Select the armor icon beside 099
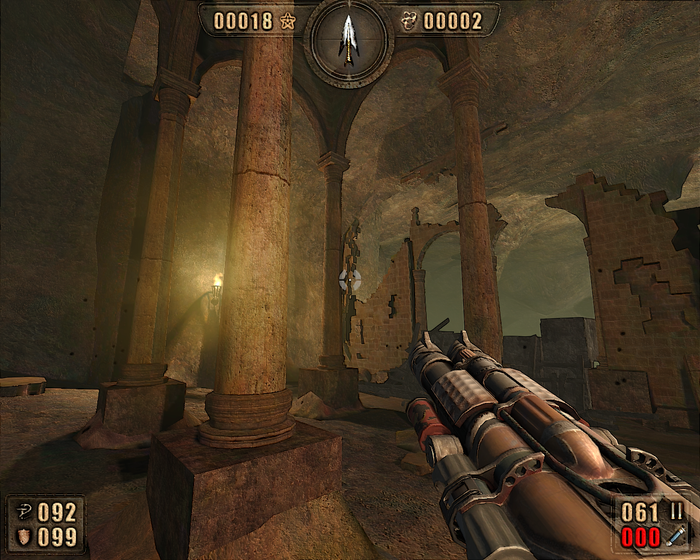The width and height of the screenshot is (700, 560). 22,537
